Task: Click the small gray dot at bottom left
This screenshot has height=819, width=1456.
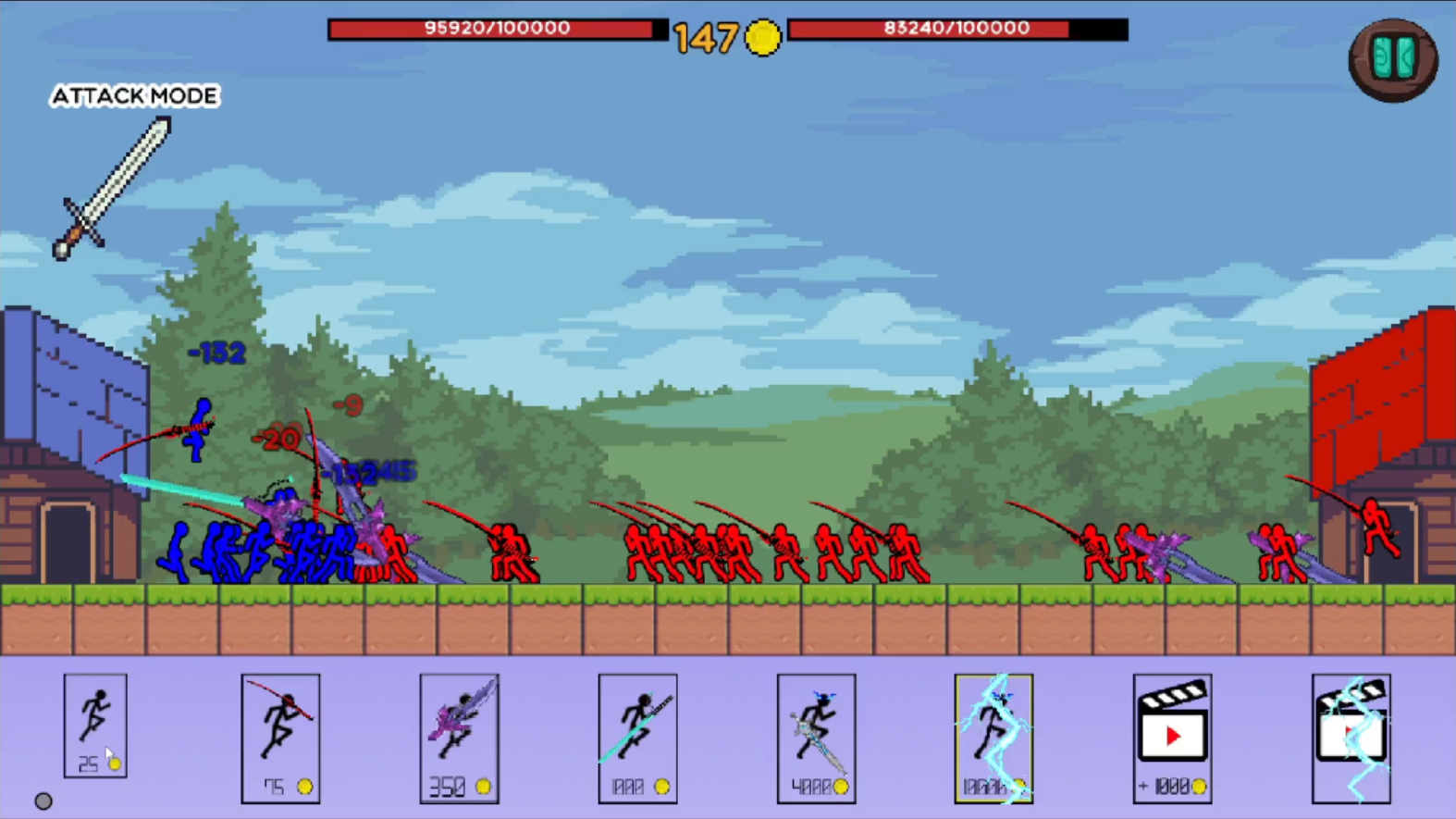Action: [43, 800]
